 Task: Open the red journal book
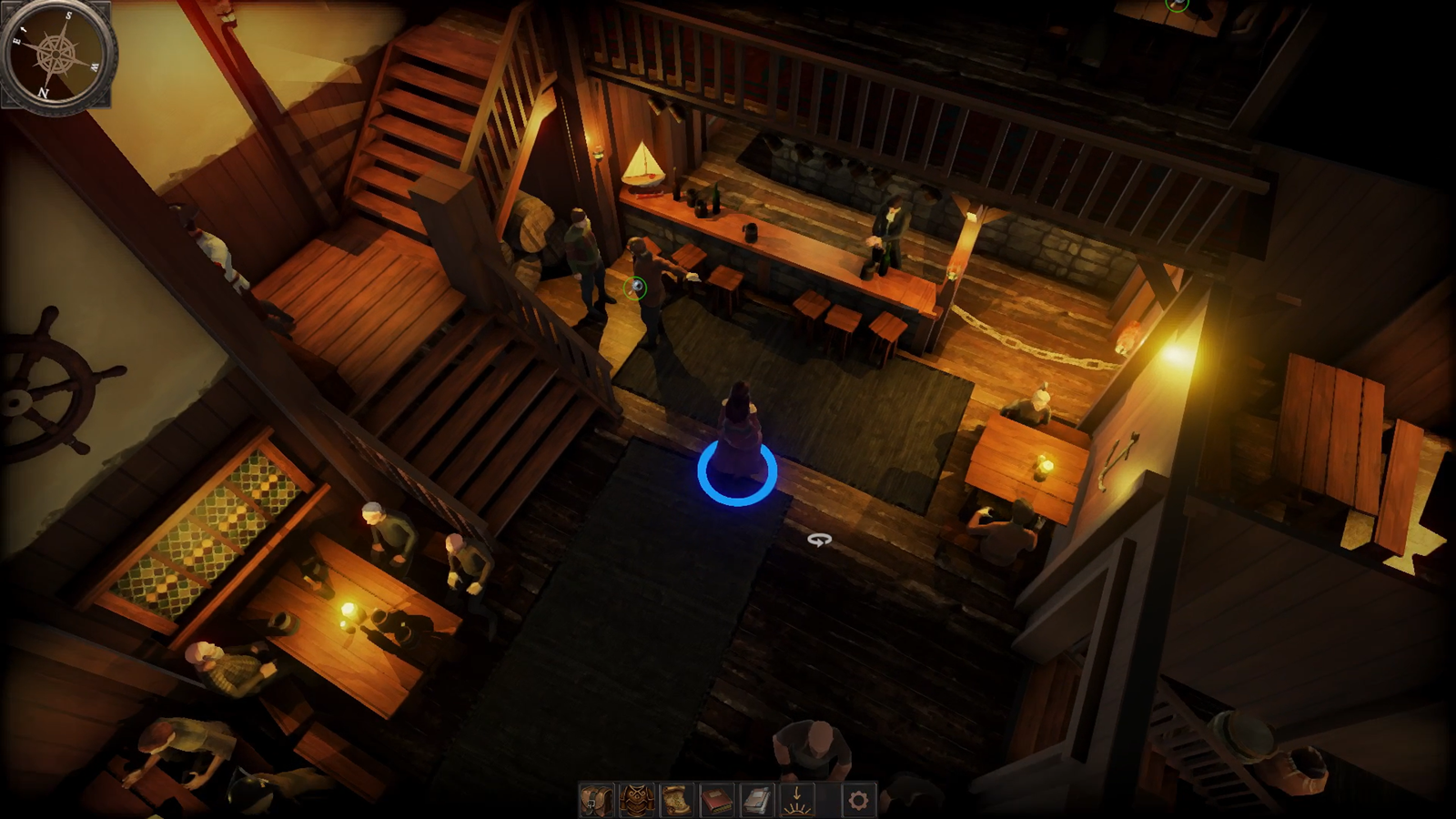pos(716,800)
